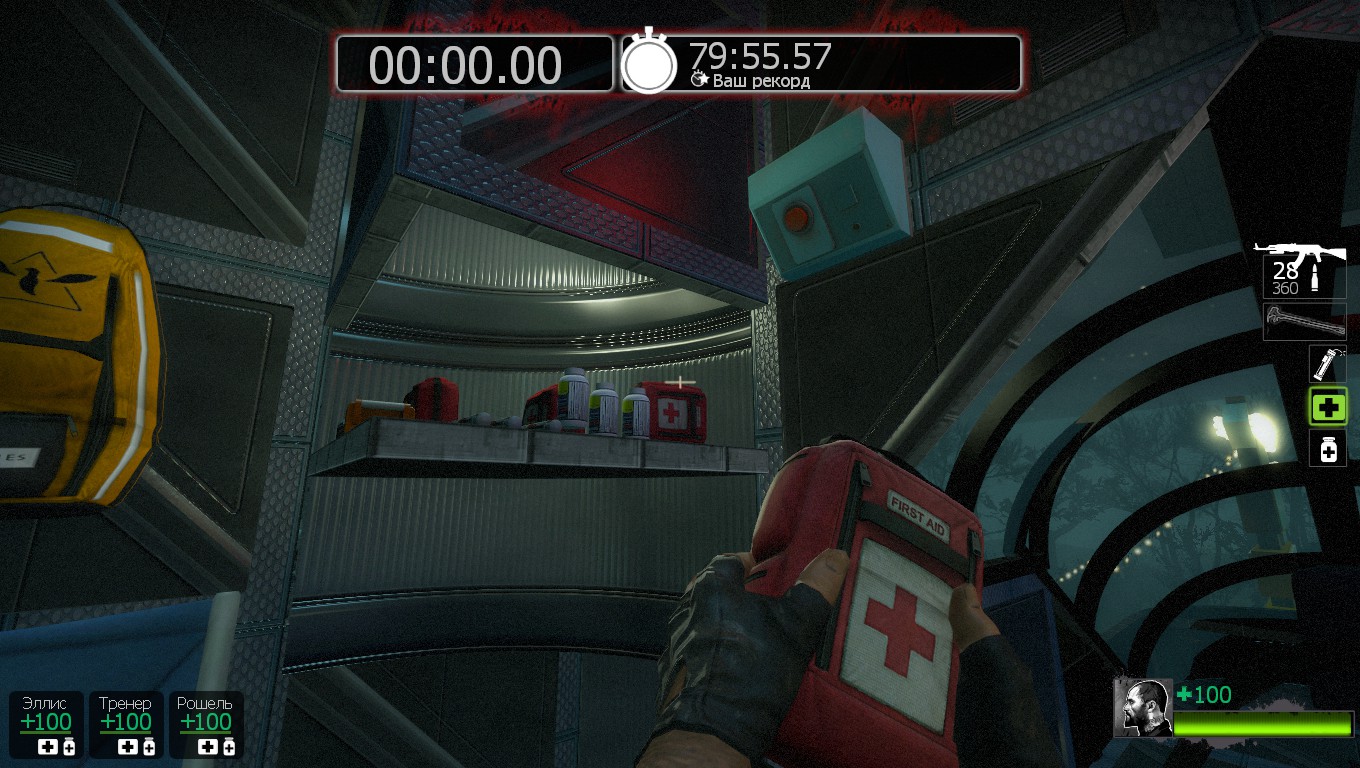The height and width of the screenshot is (768, 1360).
Task: Choose the pain pills bottle slot
Action: (x=1328, y=449)
